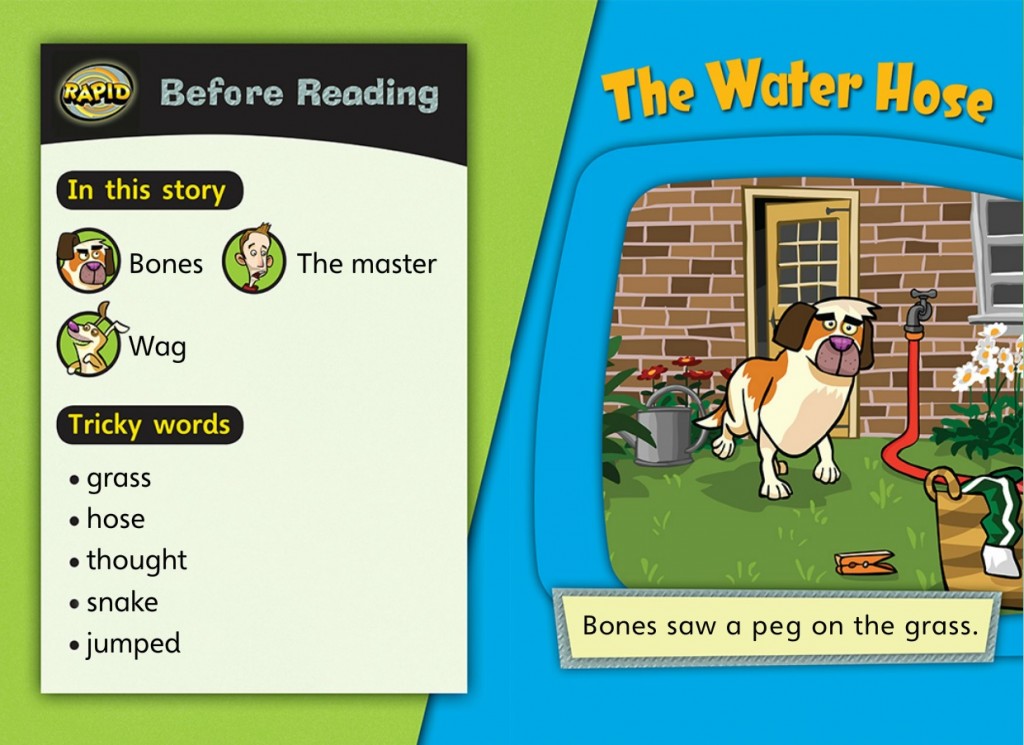Viewport: 1024px width, 745px height.
Task: Select the tricky word 'grass'
Action: (x=118, y=479)
